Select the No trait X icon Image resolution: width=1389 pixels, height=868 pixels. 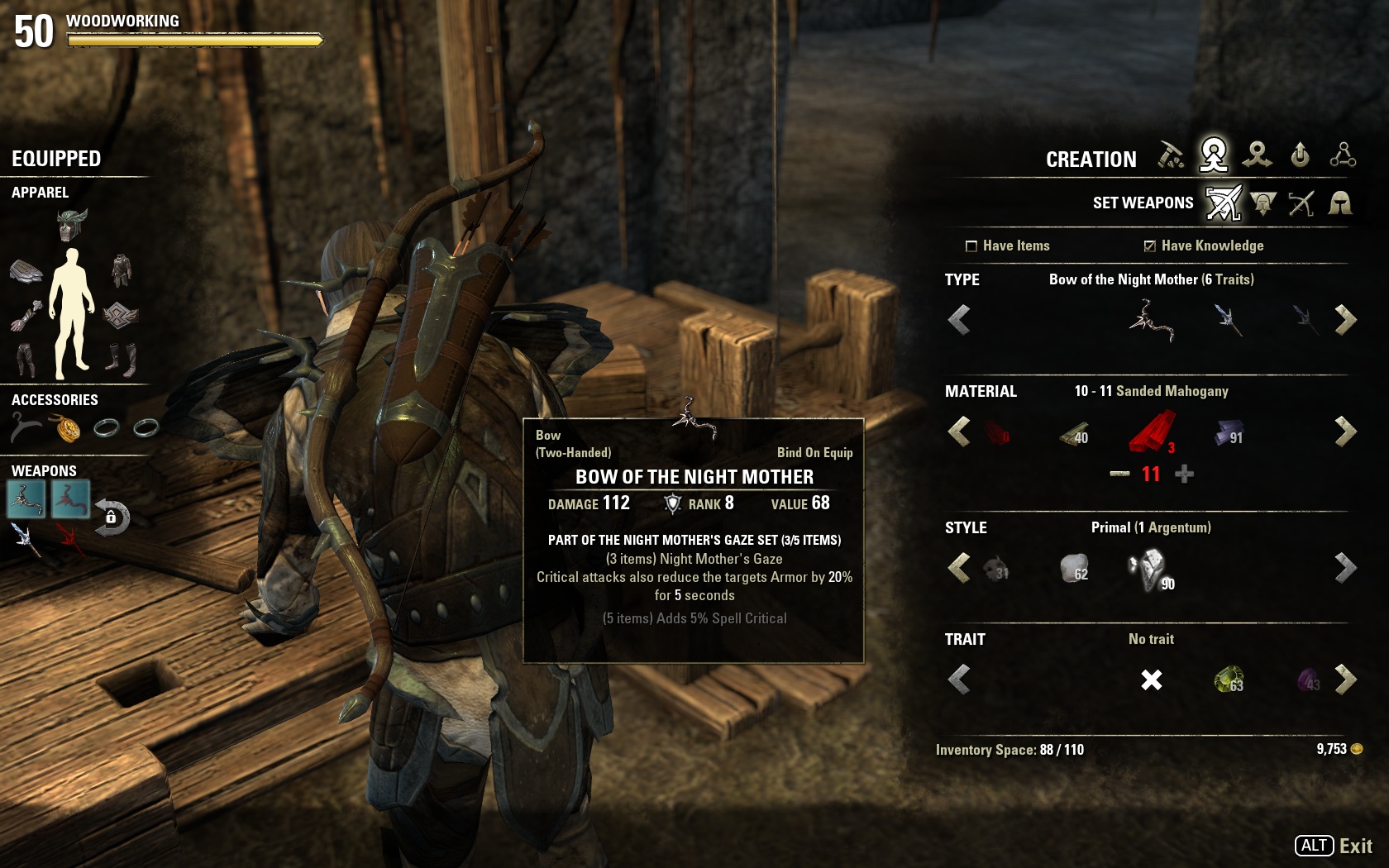coord(1151,680)
